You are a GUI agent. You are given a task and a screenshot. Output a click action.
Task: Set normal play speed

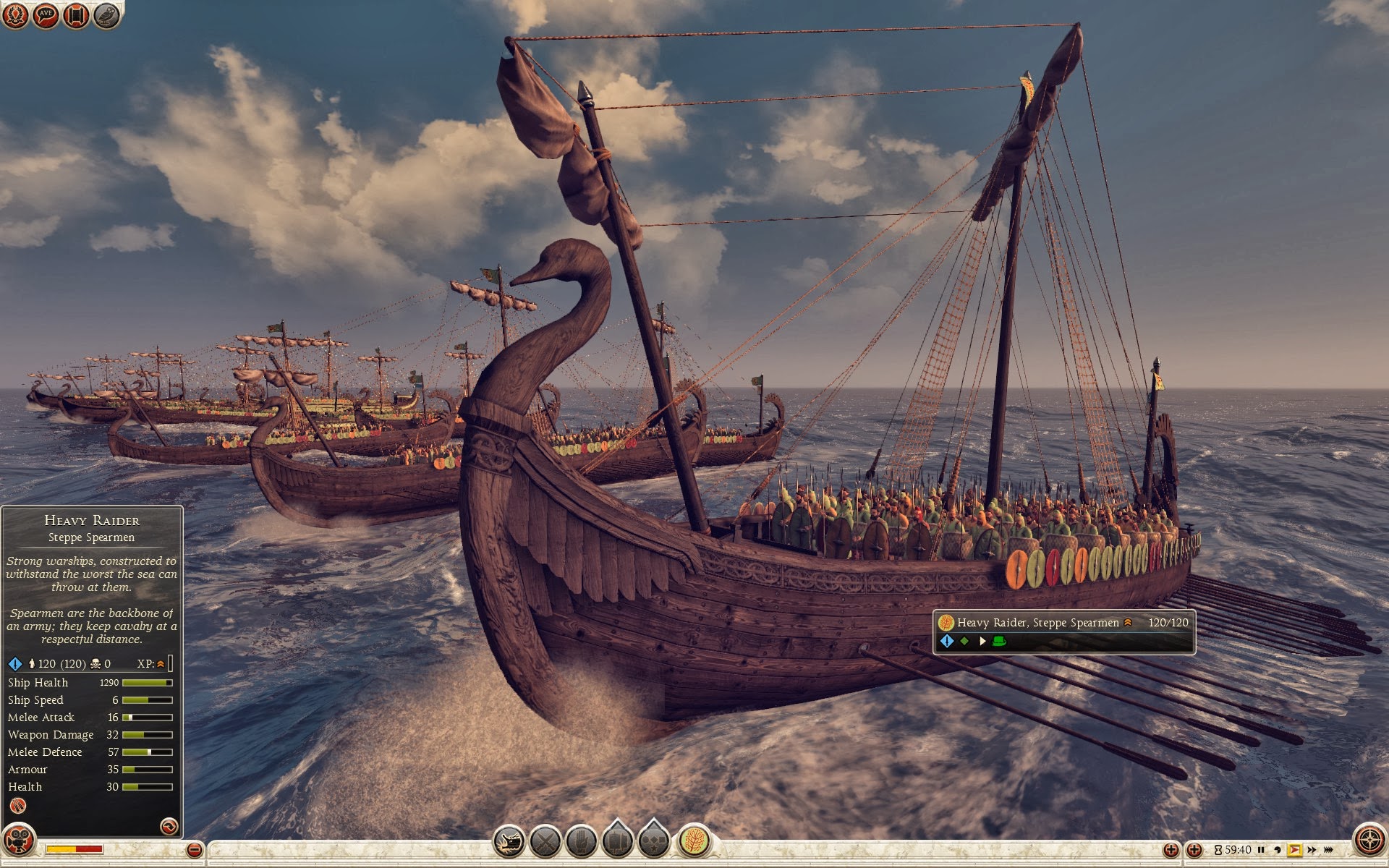1294,850
